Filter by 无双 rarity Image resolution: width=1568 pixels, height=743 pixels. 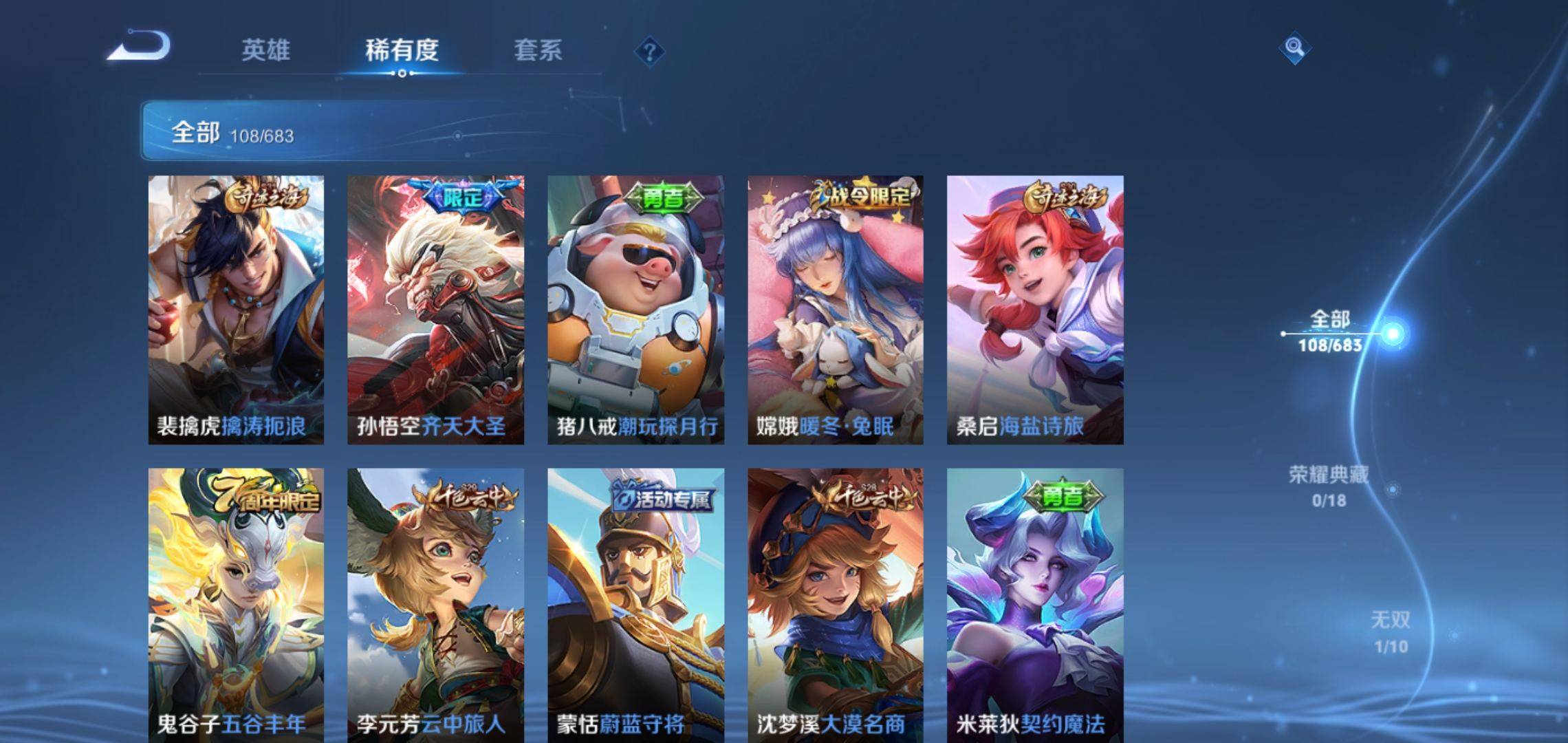1391,632
